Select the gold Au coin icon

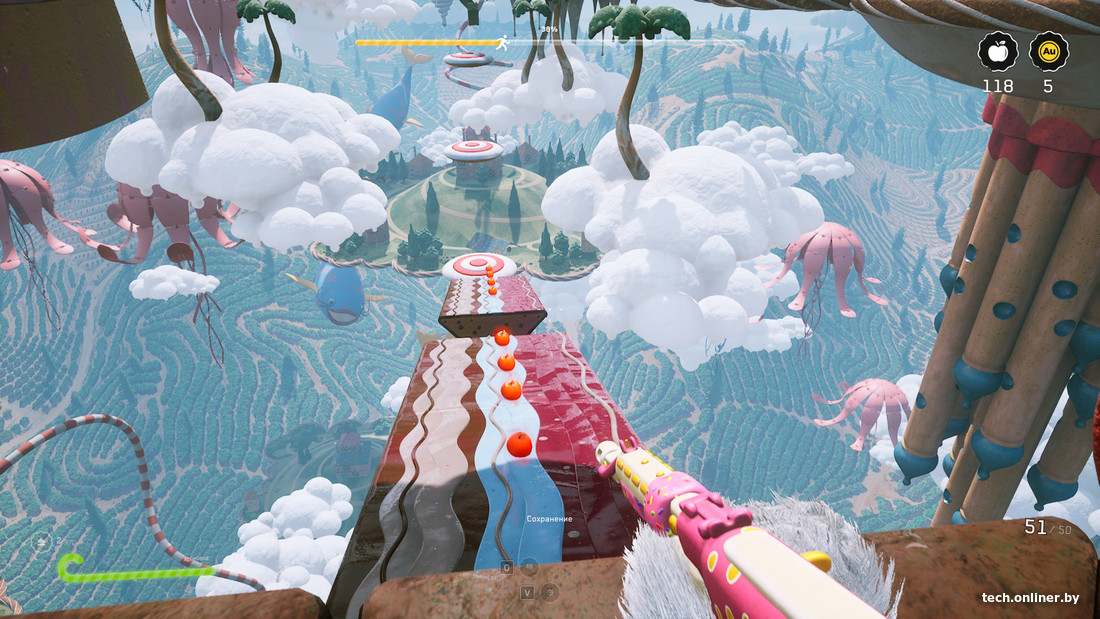[x=1048, y=51]
